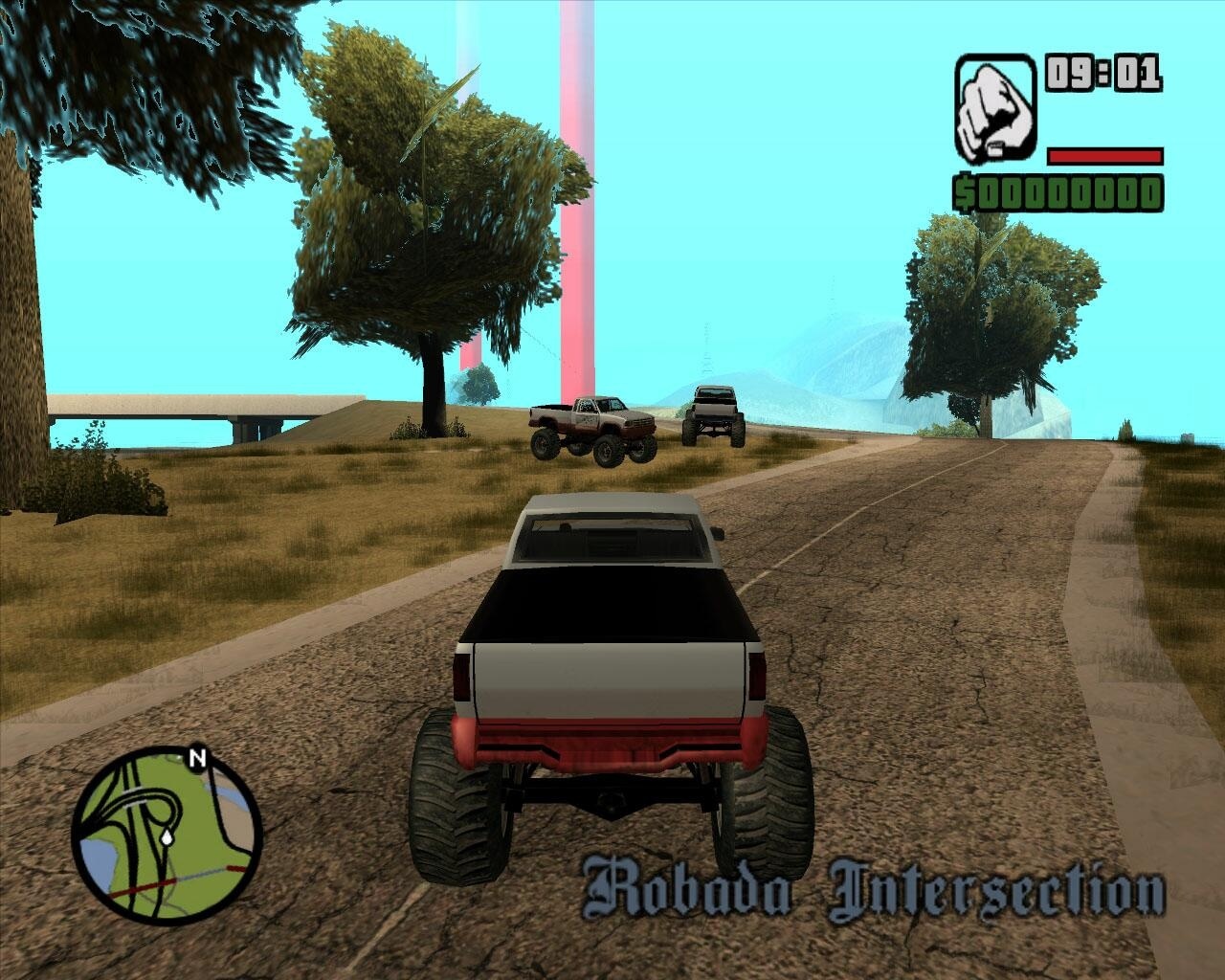This screenshot has height=980, width=1225.
Task: Click the N north indicator on the minimap
Action: click(198, 757)
